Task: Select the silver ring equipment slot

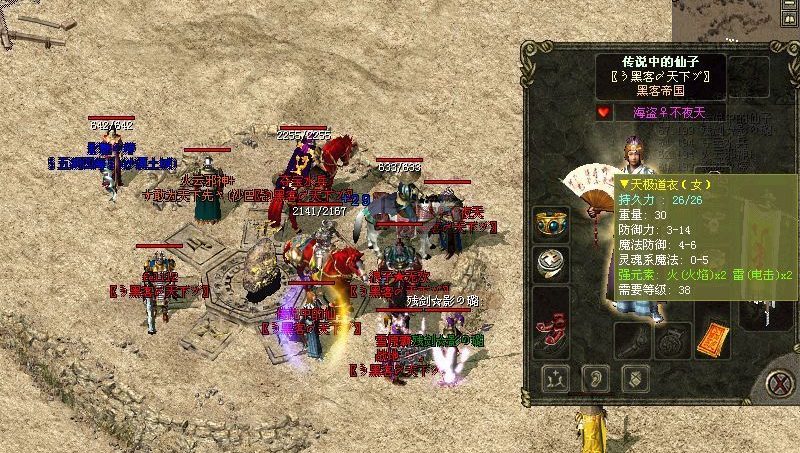Action: point(551,262)
